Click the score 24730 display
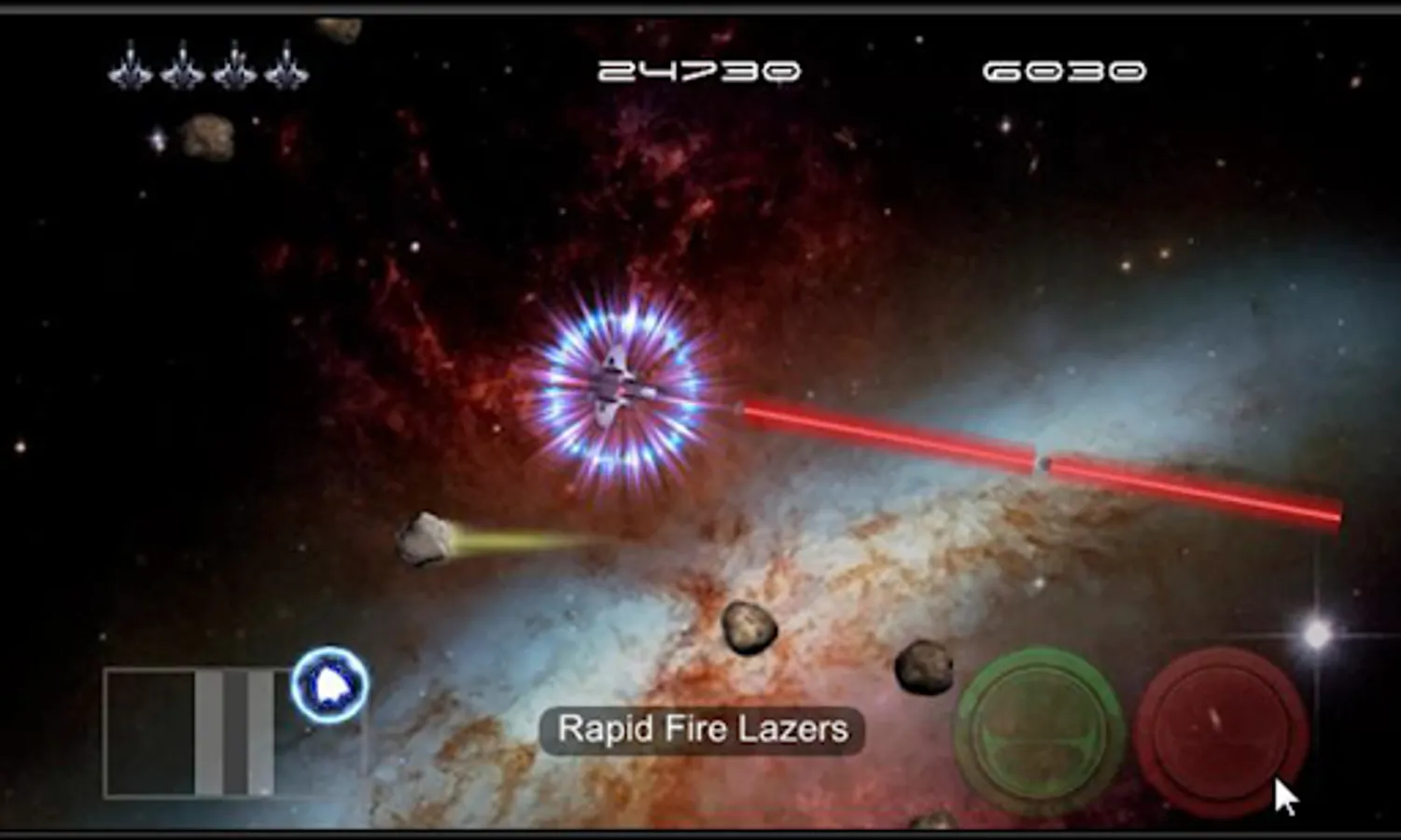 [698, 68]
